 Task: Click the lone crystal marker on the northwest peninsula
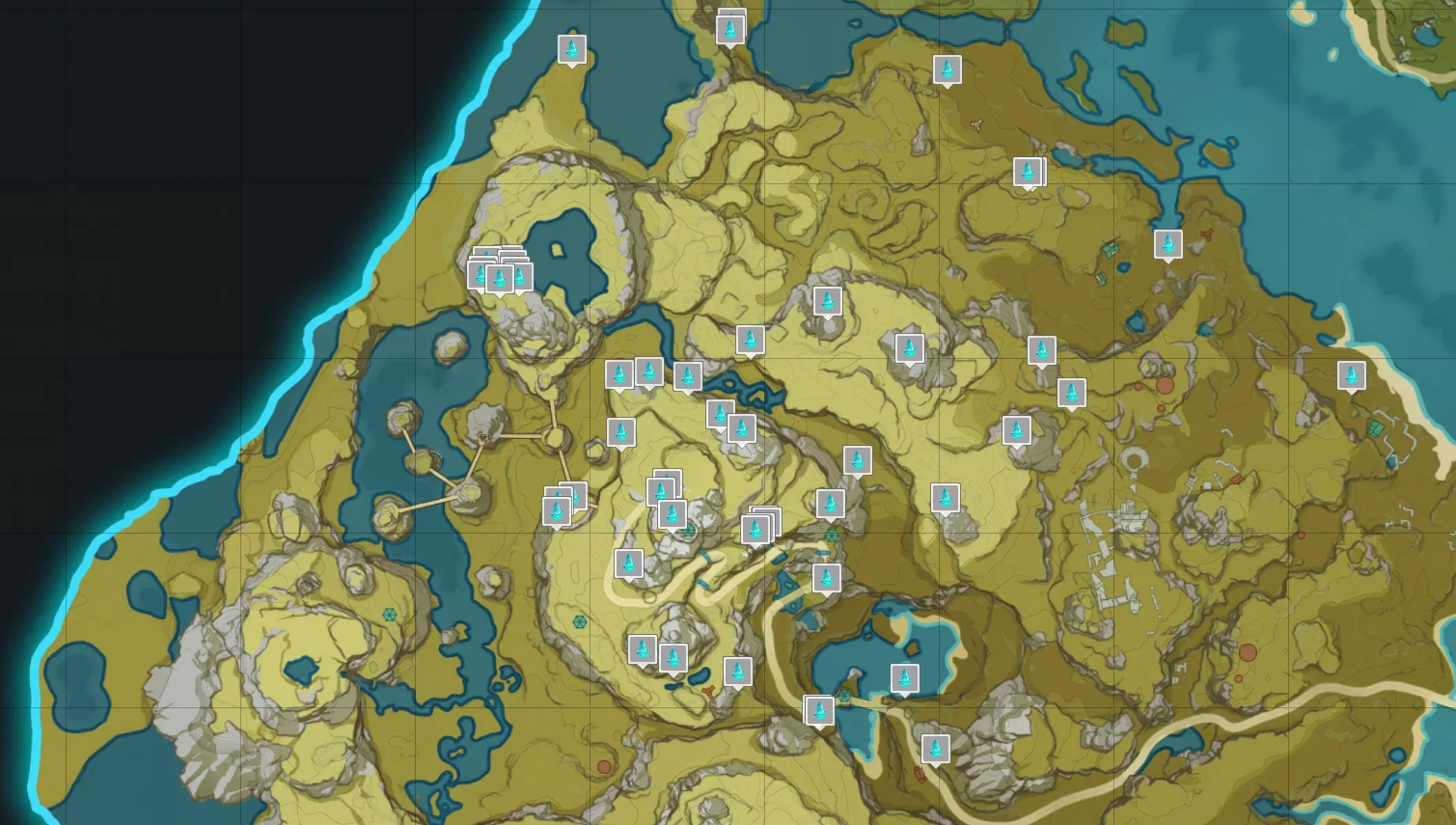coord(572,49)
